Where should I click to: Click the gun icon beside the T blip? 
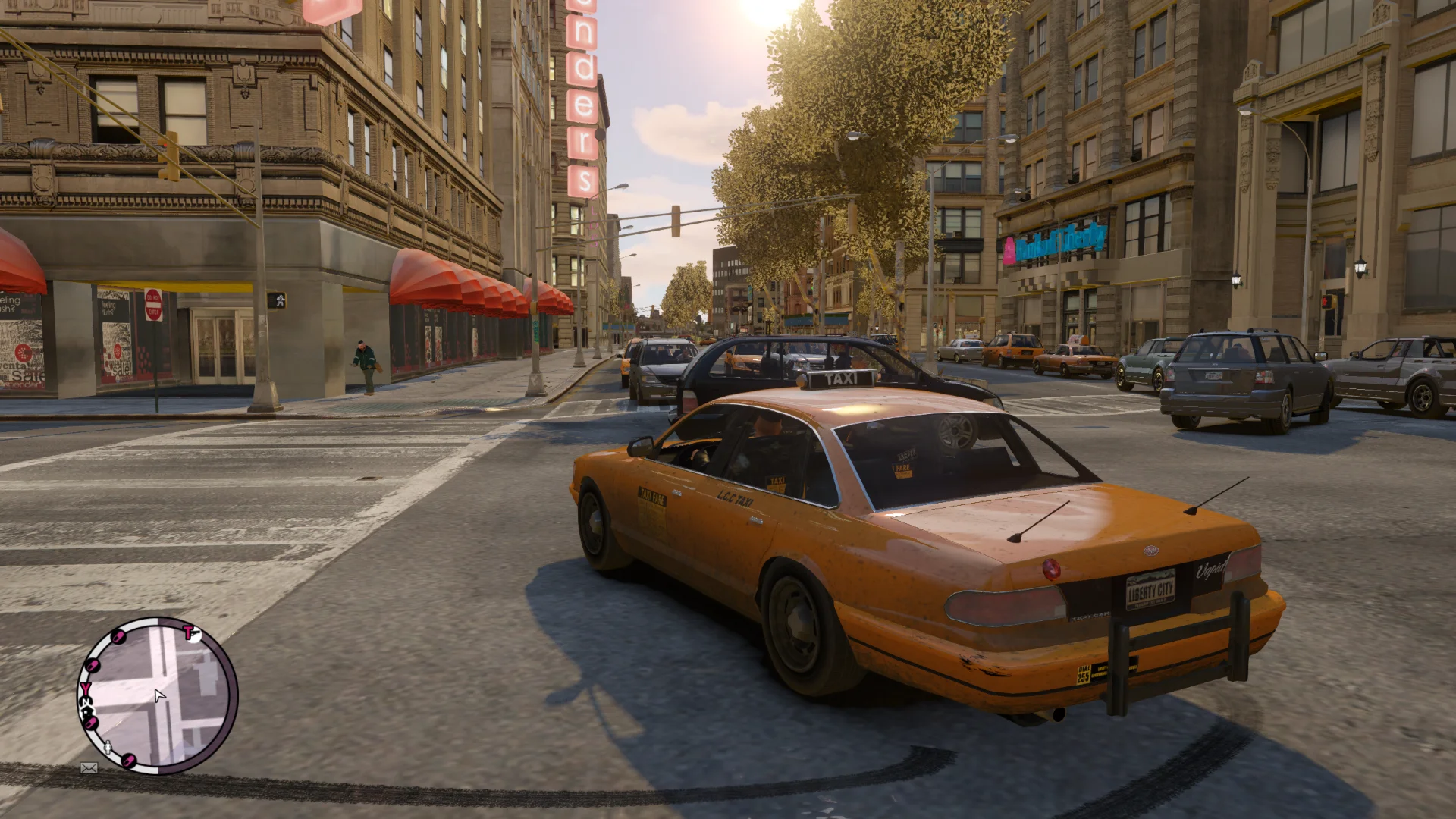pos(197,634)
